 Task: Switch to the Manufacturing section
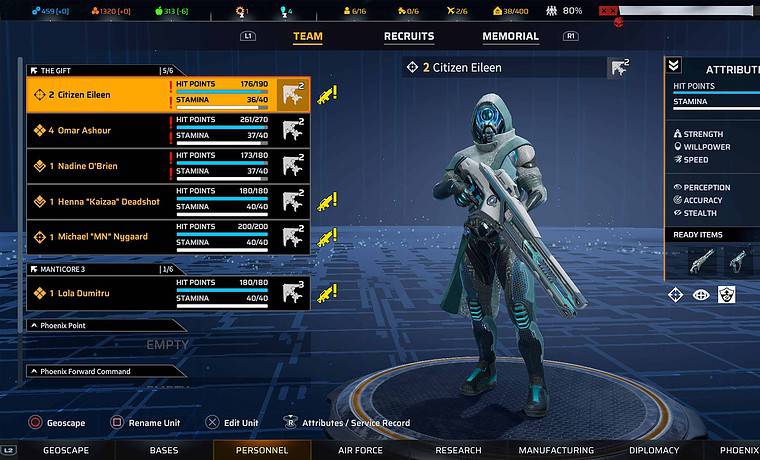point(556,451)
